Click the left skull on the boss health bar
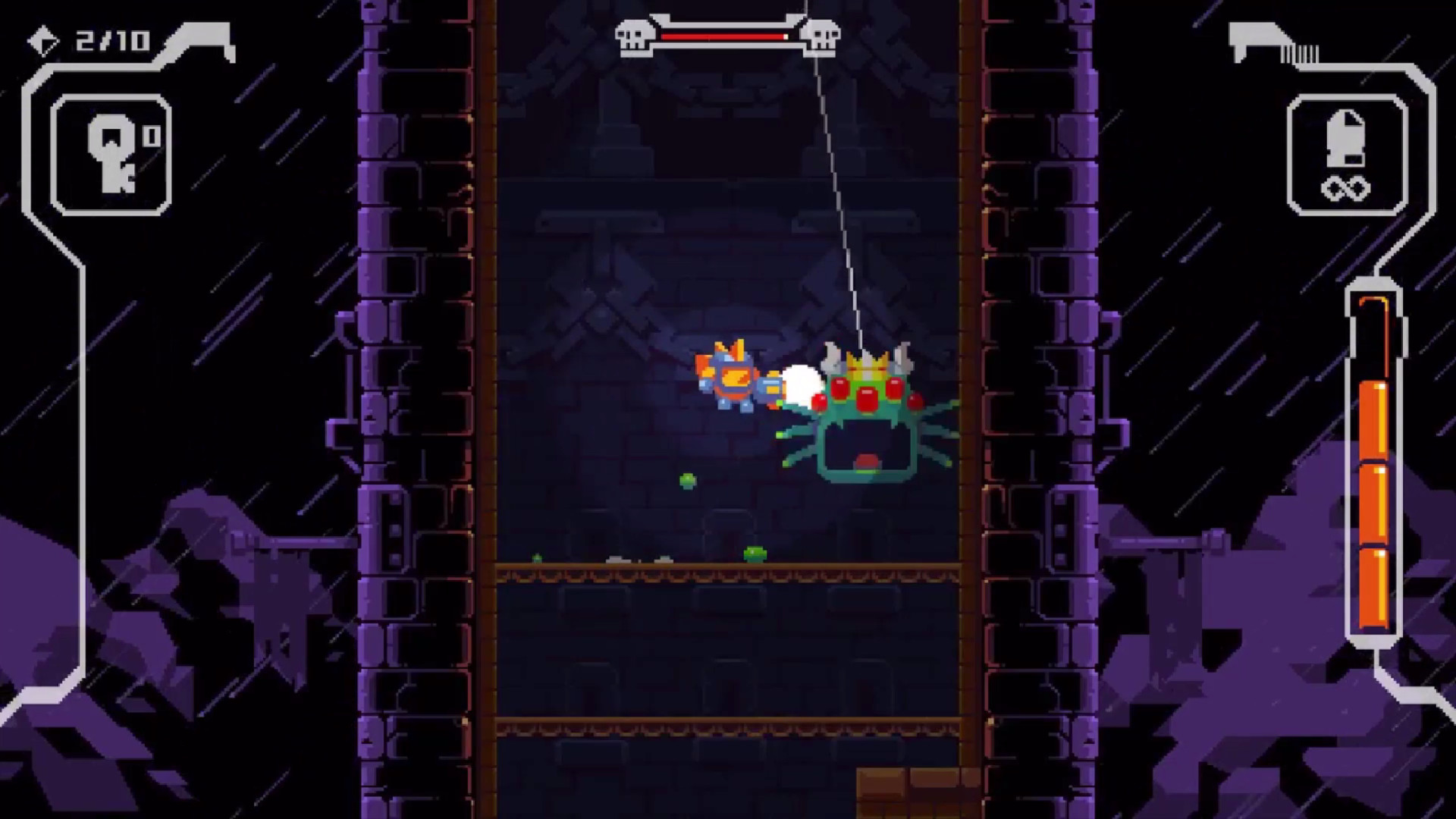 (x=634, y=35)
